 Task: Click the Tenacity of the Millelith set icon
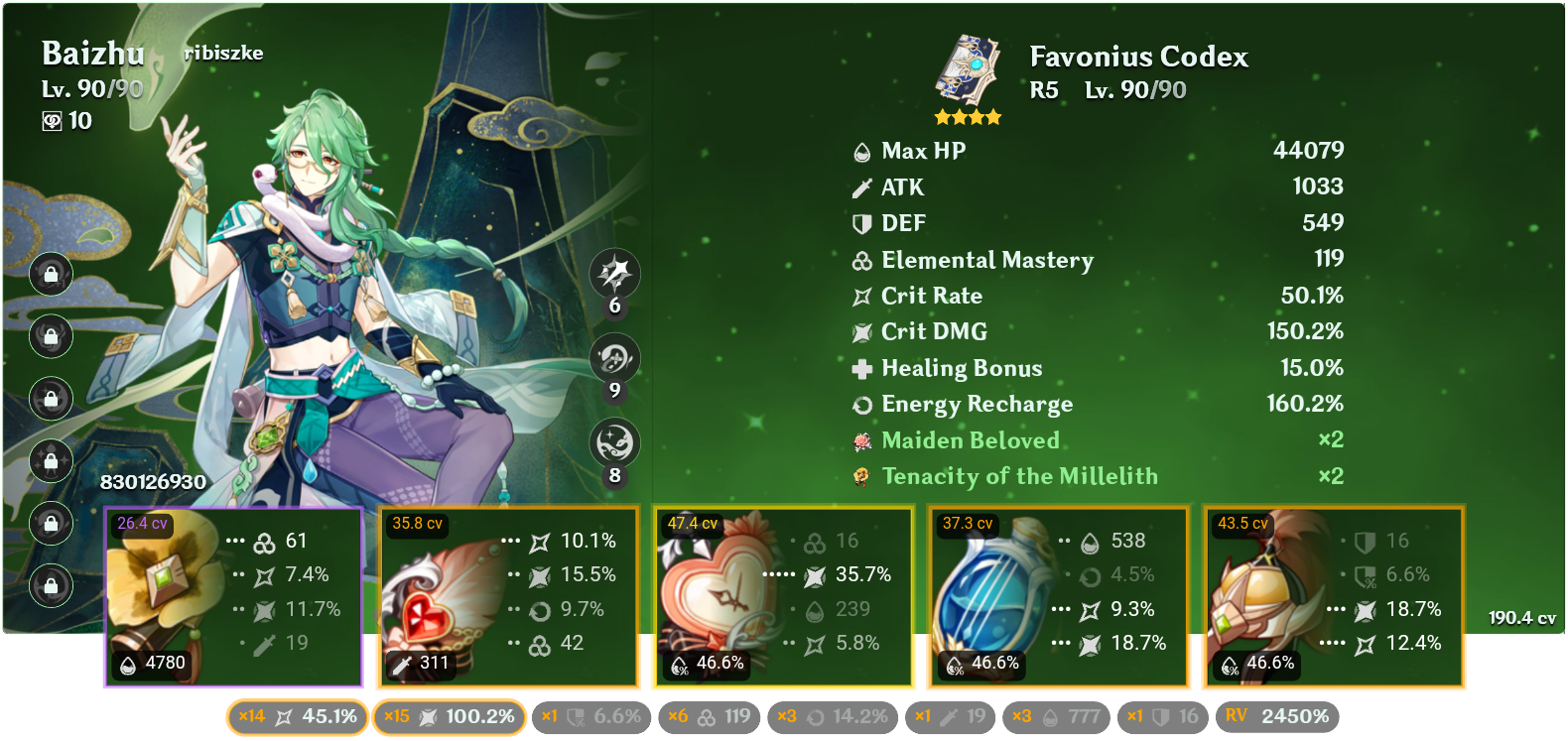859,476
